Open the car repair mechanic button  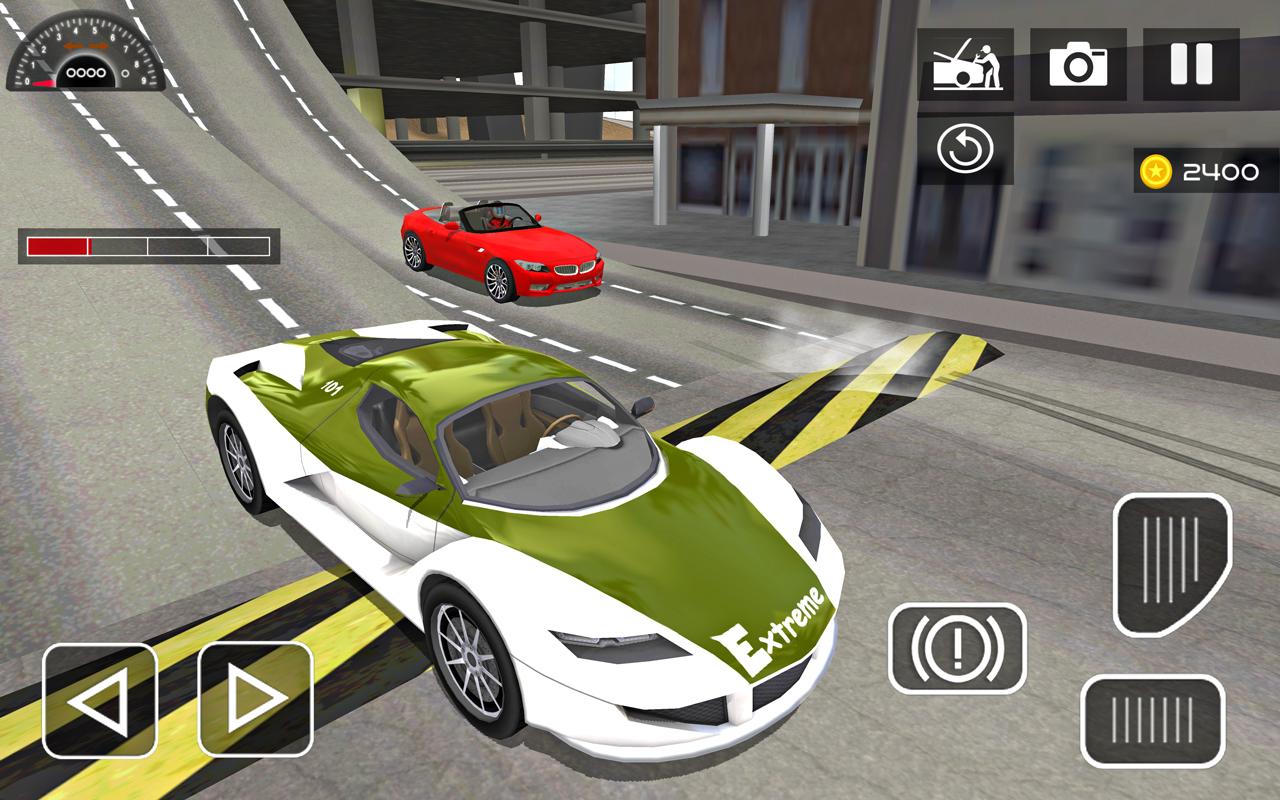tap(965, 65)
